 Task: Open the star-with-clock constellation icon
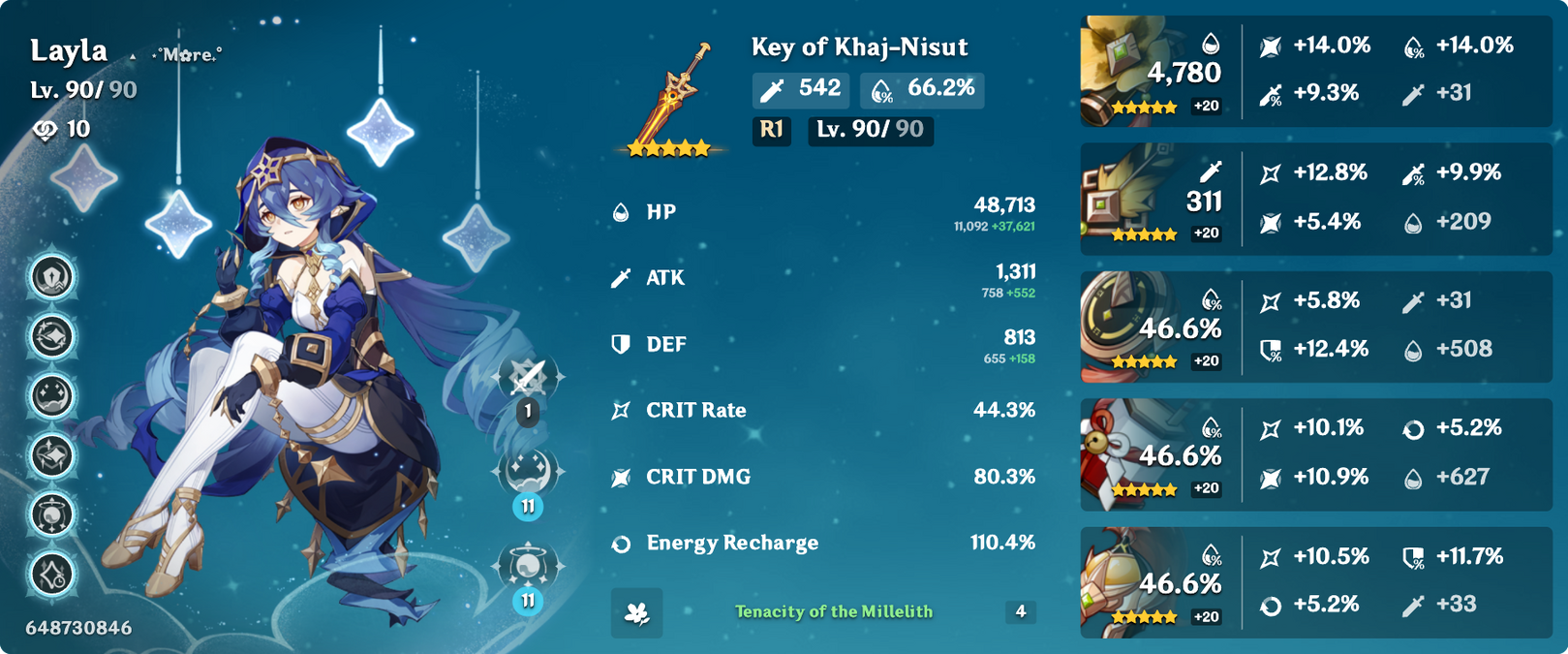52,575
